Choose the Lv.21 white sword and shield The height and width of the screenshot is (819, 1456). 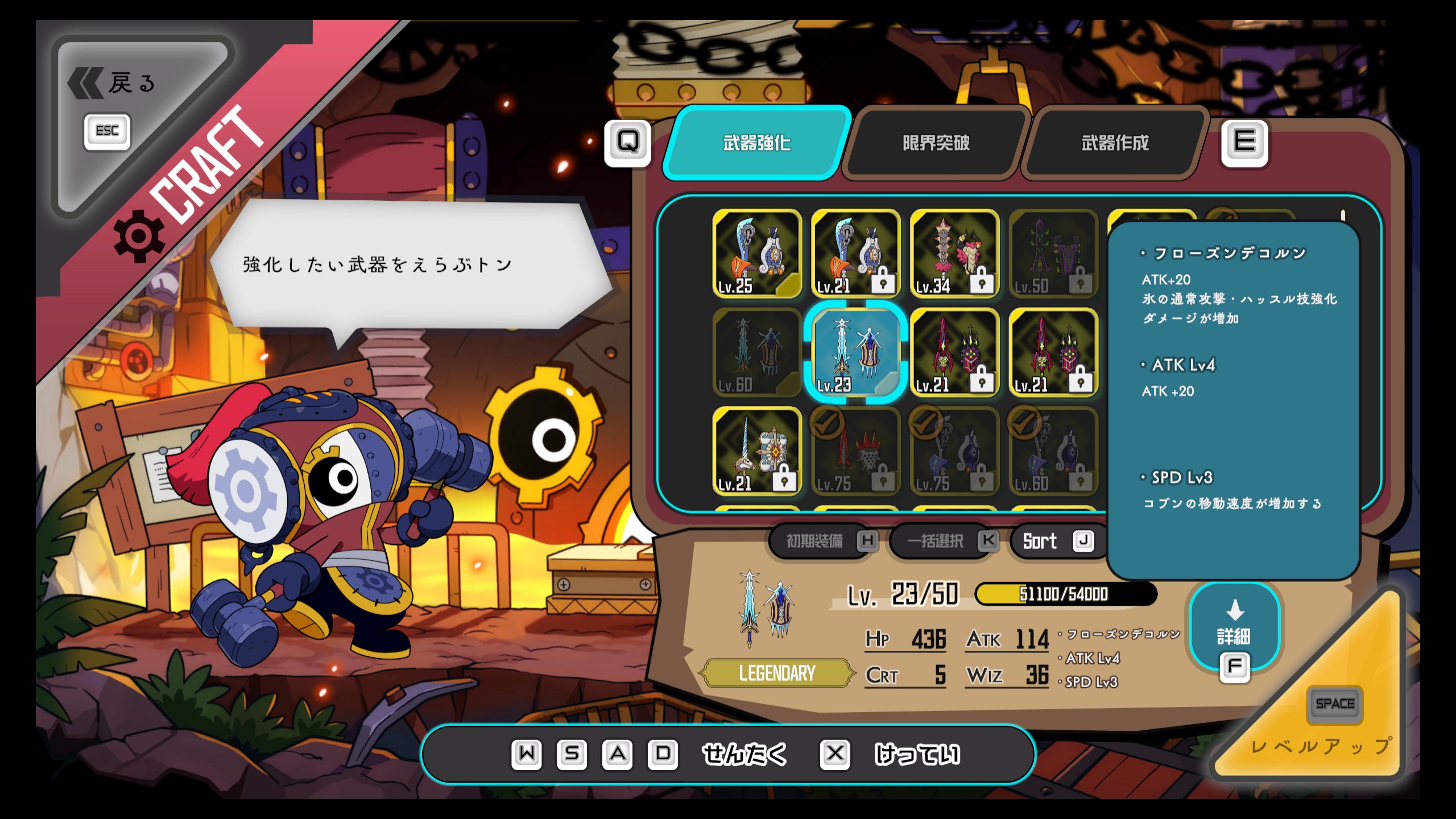[756, 452]
